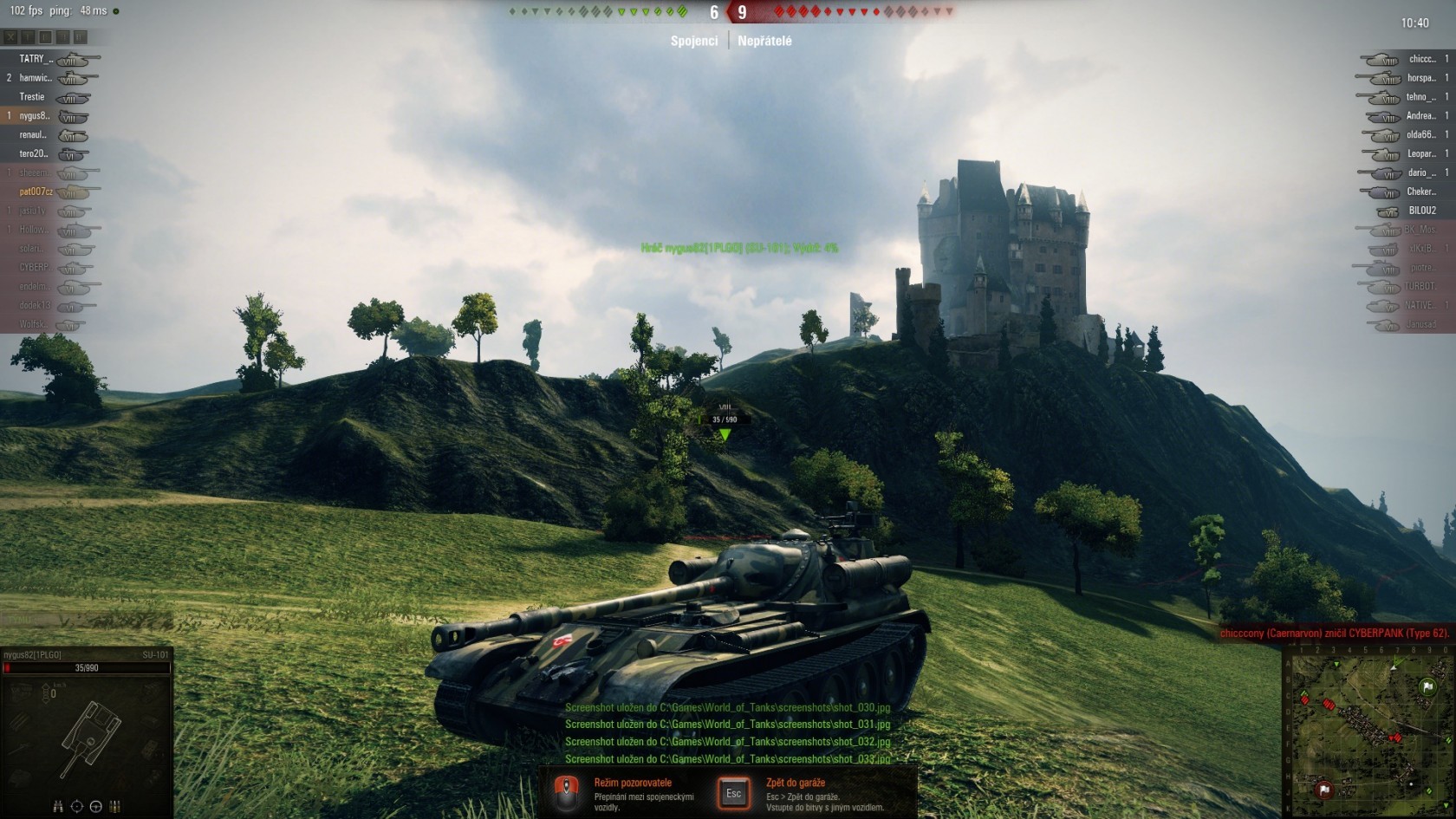
Task: Click the Nepřátelé enemy score label
Action: tap(764, 41)
